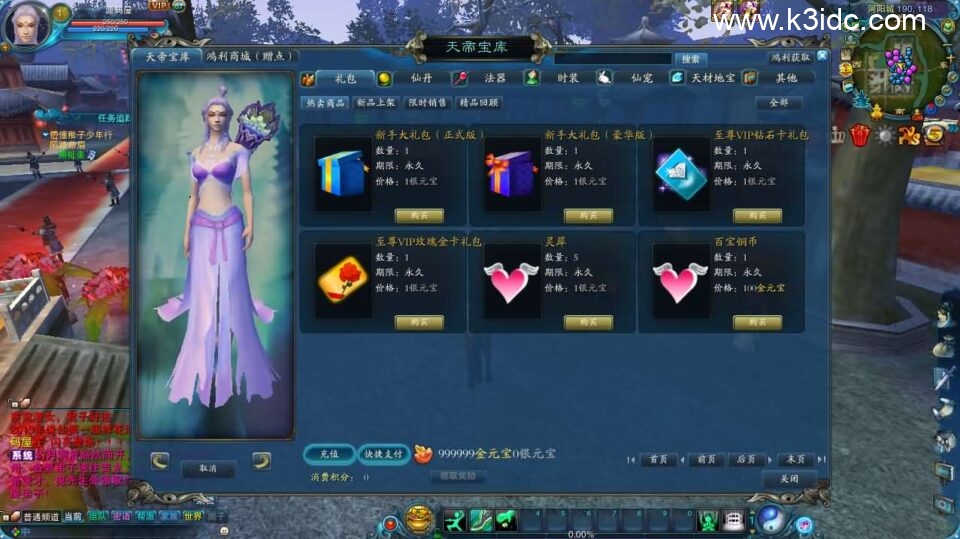
Task: Purchase the 至尊VIP钻石卡礼包
Action: (x=757, y=215)
